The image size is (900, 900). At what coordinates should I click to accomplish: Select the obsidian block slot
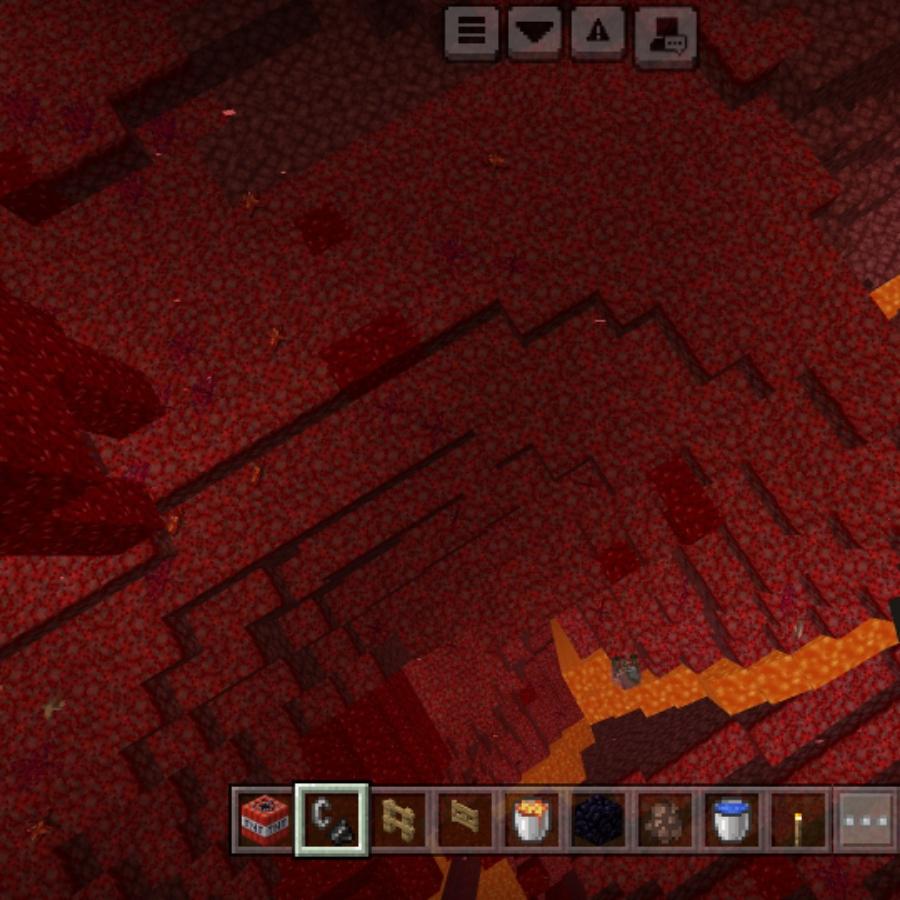point(599,820)
